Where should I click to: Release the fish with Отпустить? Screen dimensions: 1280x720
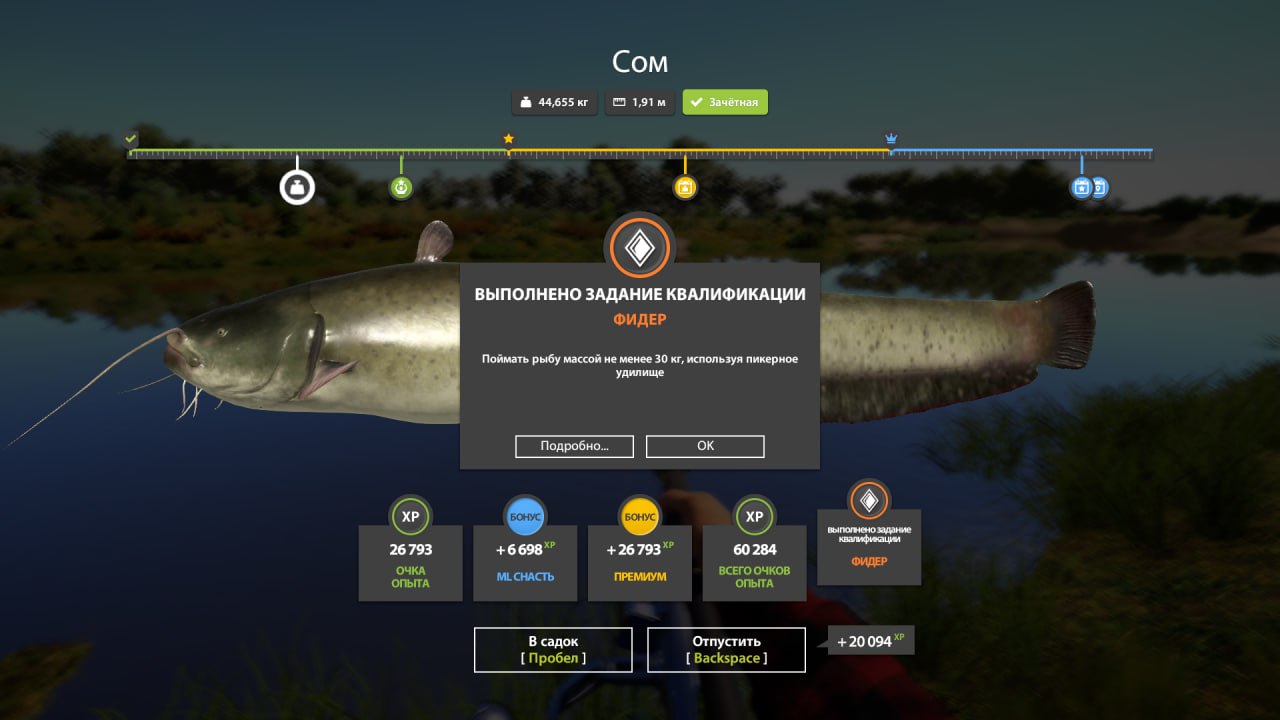726,649
